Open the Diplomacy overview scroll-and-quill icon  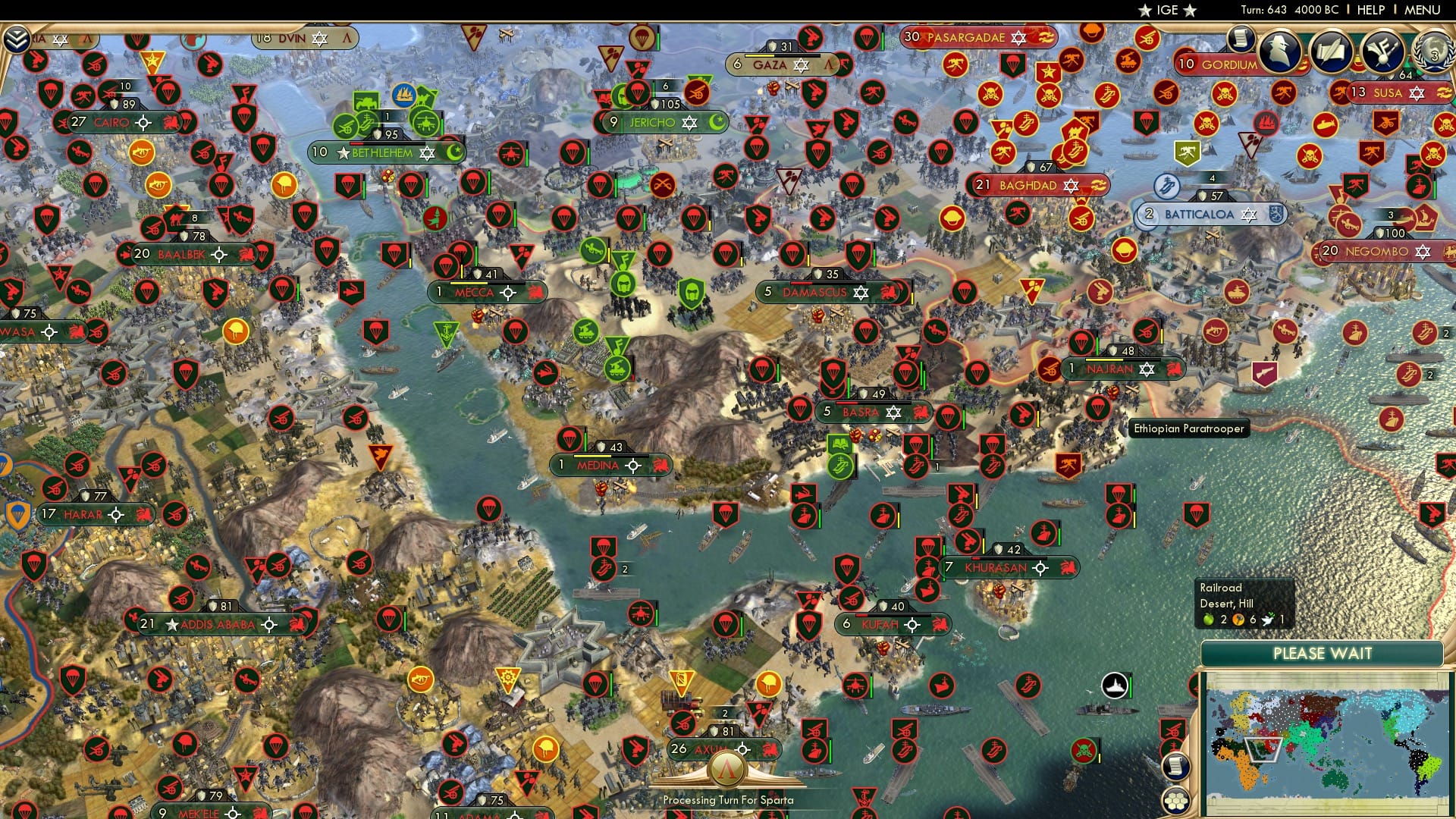tap(1332, 52)
